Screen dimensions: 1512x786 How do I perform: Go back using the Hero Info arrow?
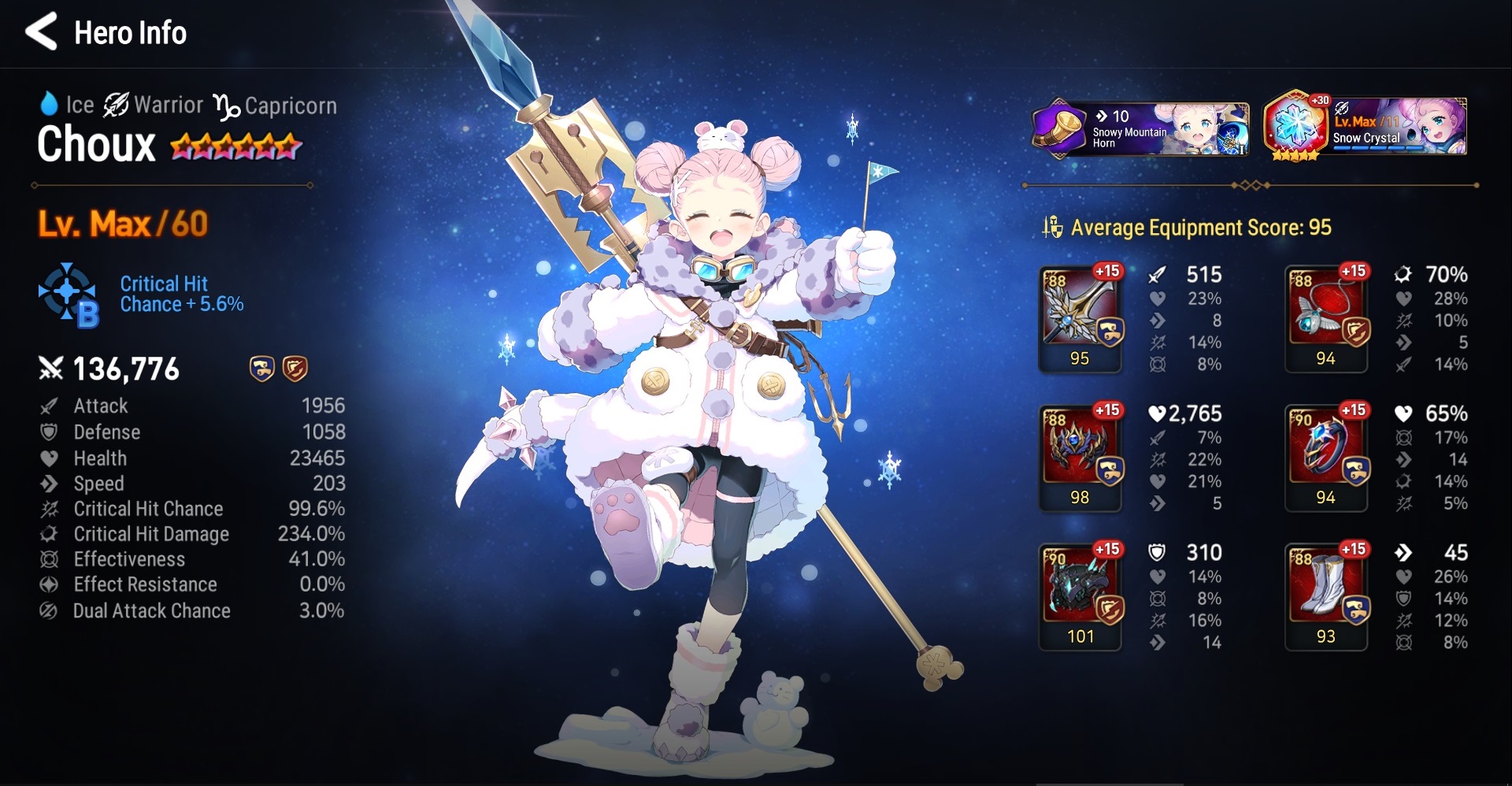(x=42, y=32)
